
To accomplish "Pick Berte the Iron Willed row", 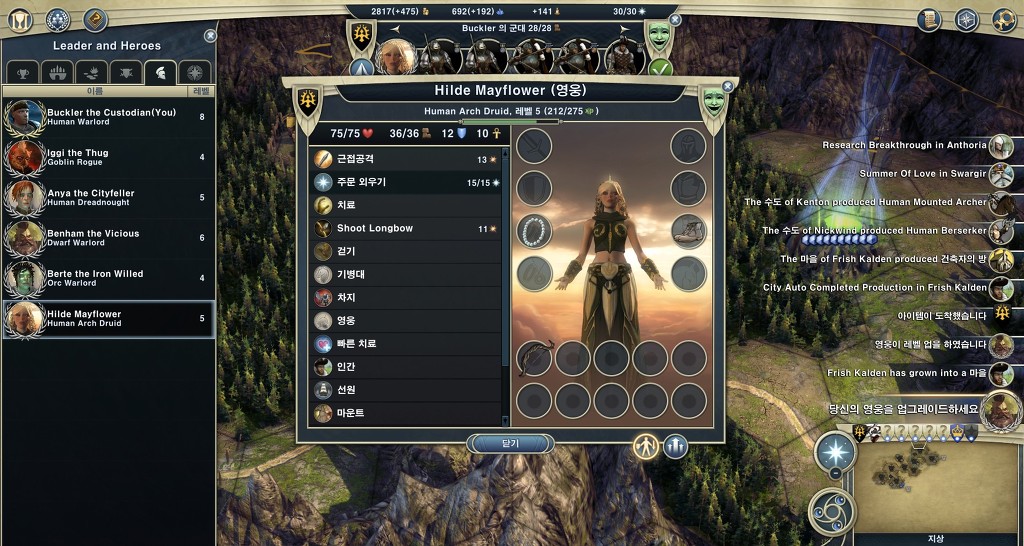I will [x=108, y=278].
